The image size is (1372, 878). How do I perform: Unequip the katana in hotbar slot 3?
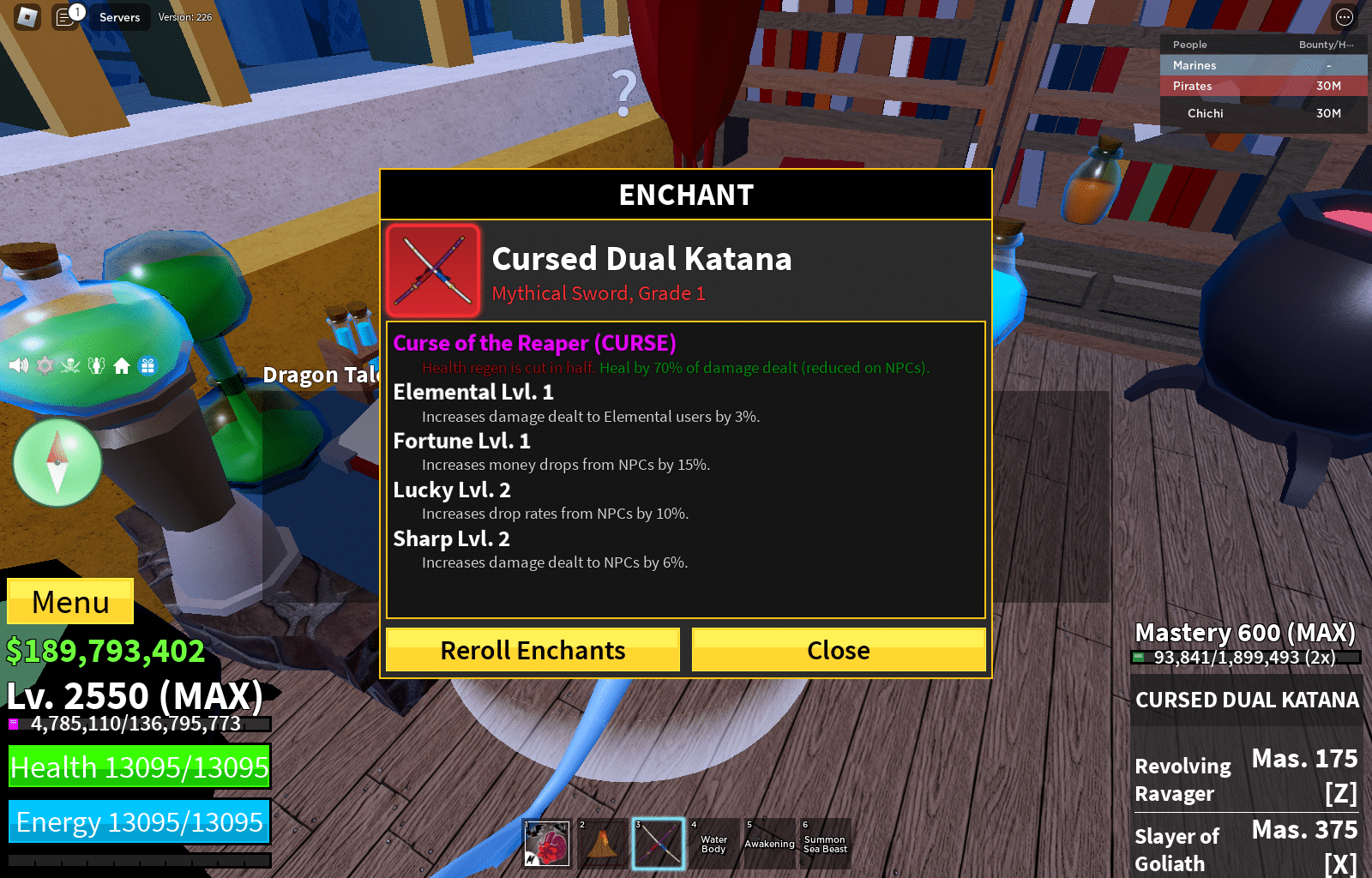click(658, 843)
